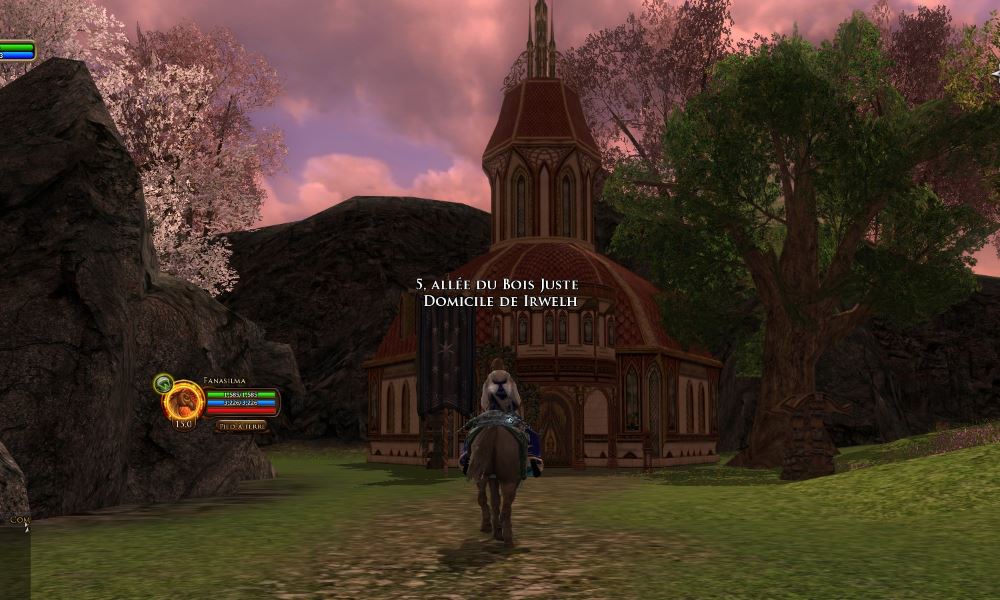Open the partly visible Com chat tab
This screenshot has height=600, width=1000.
point(17,520)
